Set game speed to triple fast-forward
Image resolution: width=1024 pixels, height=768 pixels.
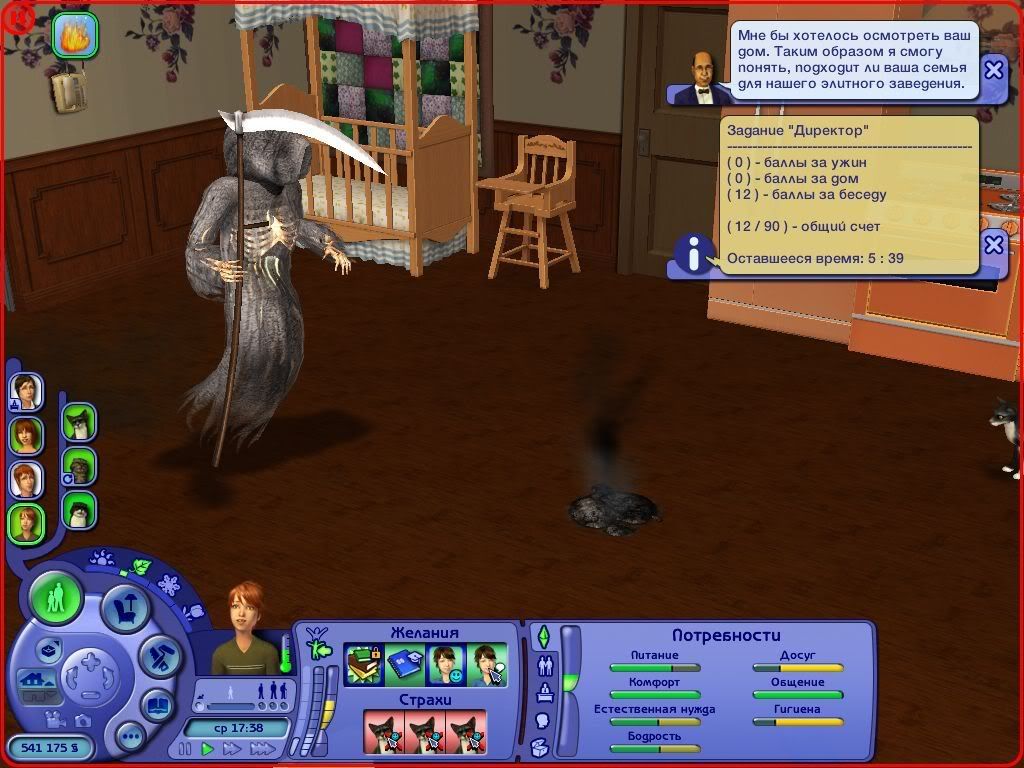262,748
